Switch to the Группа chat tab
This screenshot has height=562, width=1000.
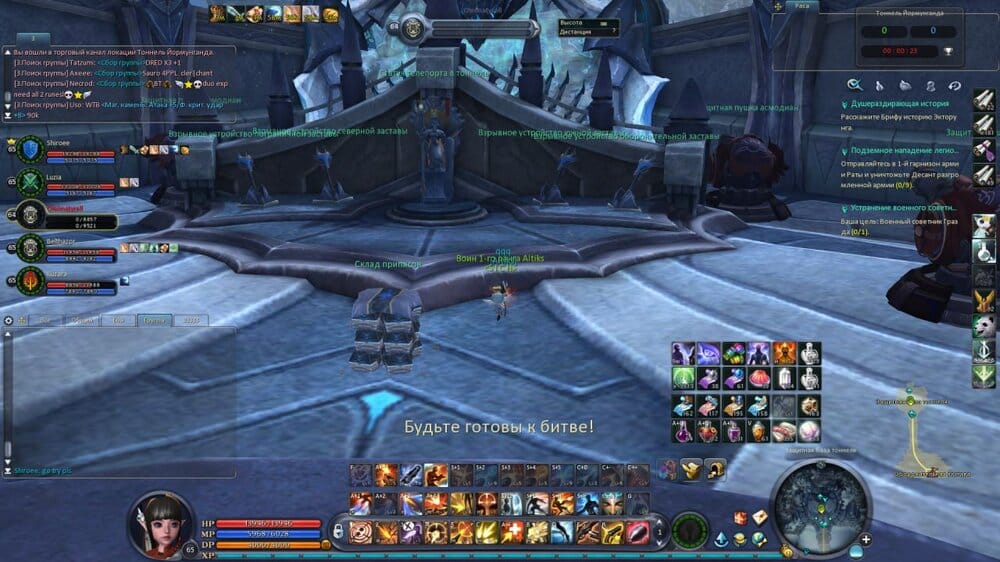[154, 320]
